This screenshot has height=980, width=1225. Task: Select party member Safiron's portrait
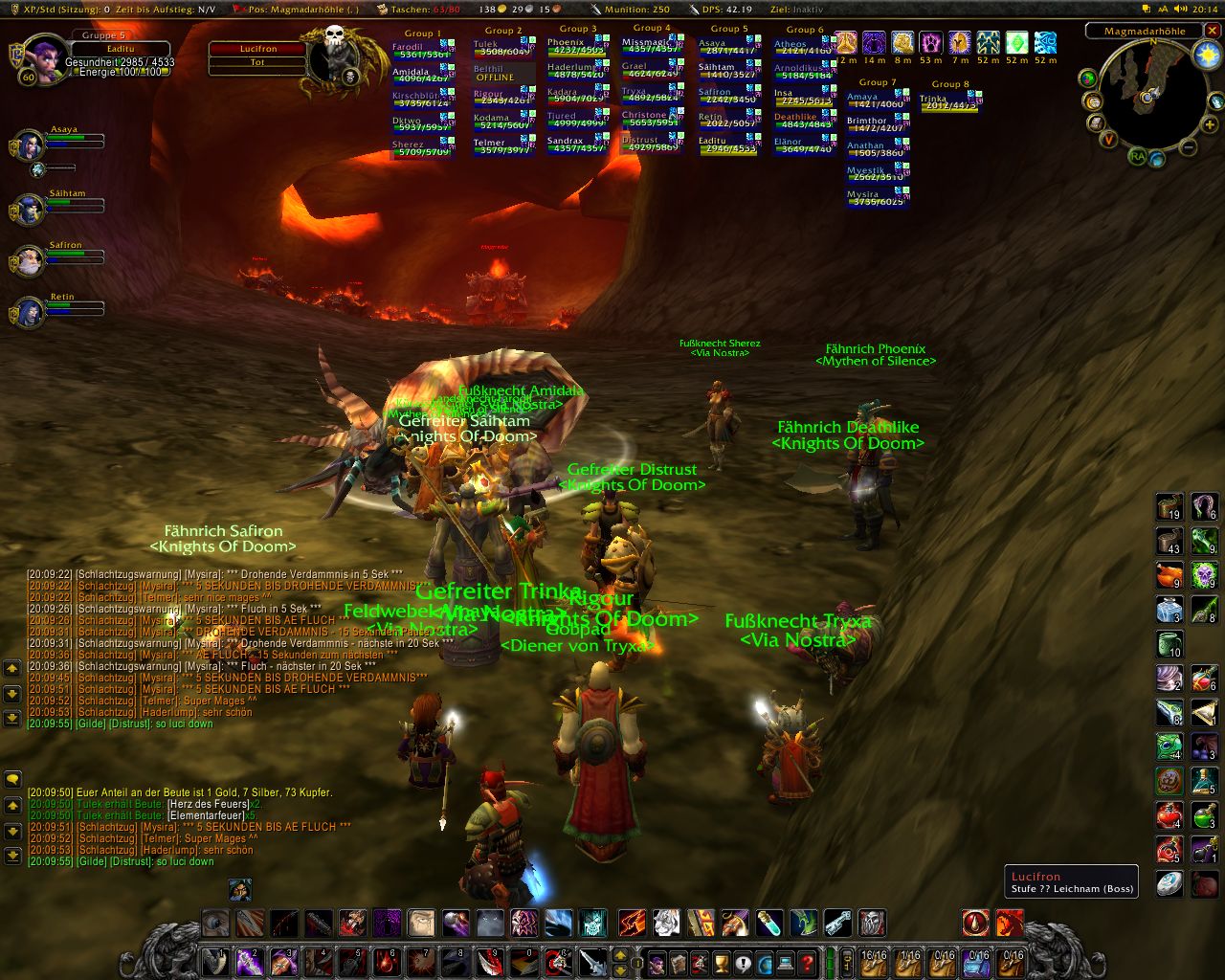pos(30,260)
